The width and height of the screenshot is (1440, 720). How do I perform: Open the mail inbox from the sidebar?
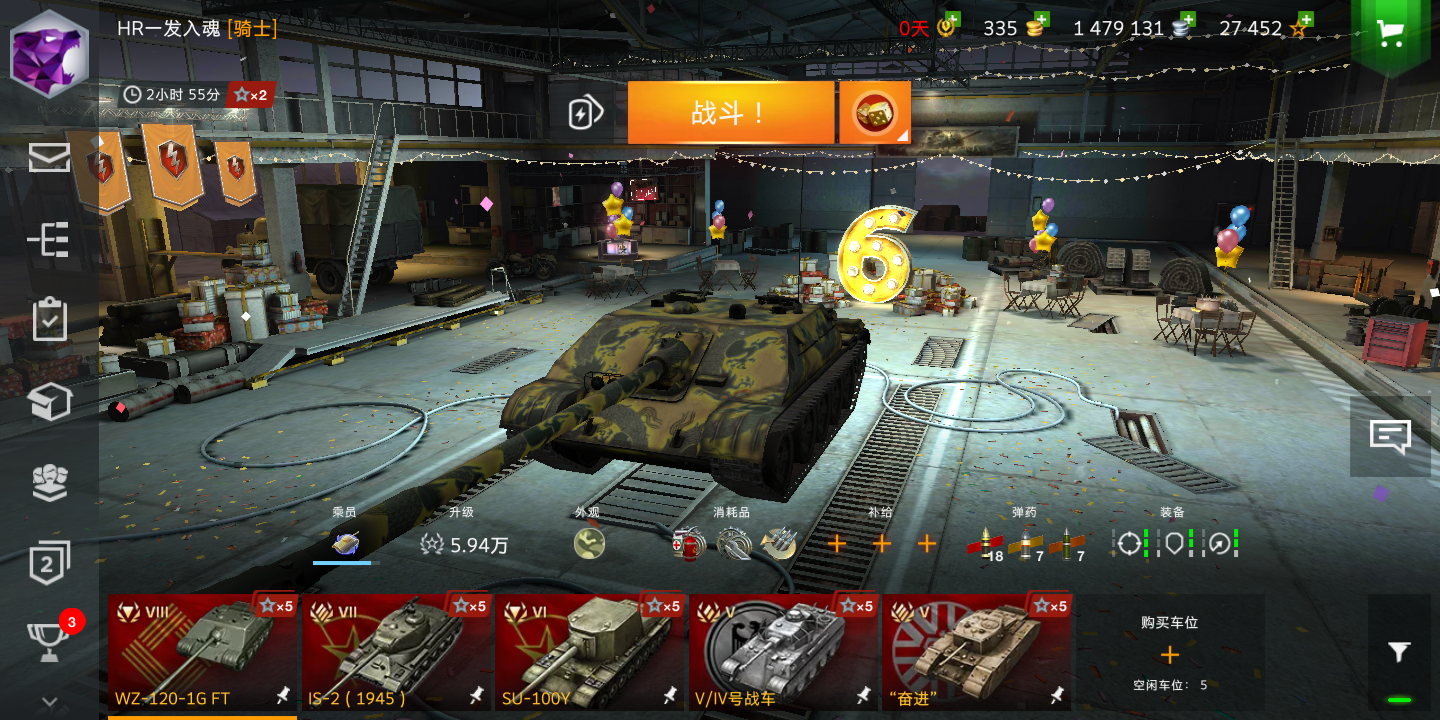coord(49,158)
